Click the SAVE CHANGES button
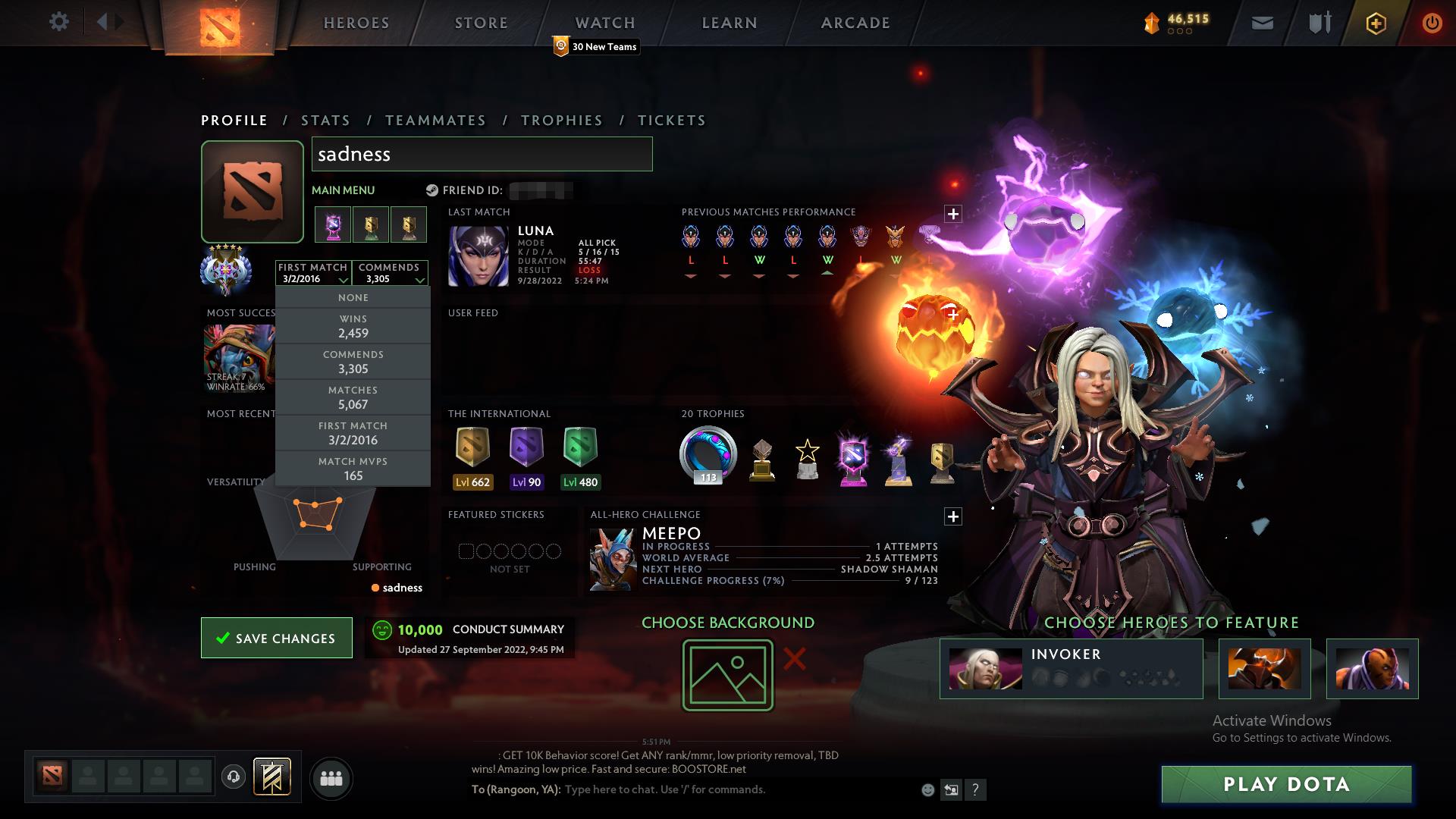This screenshot has height=819, width=1456. [276, 638]
